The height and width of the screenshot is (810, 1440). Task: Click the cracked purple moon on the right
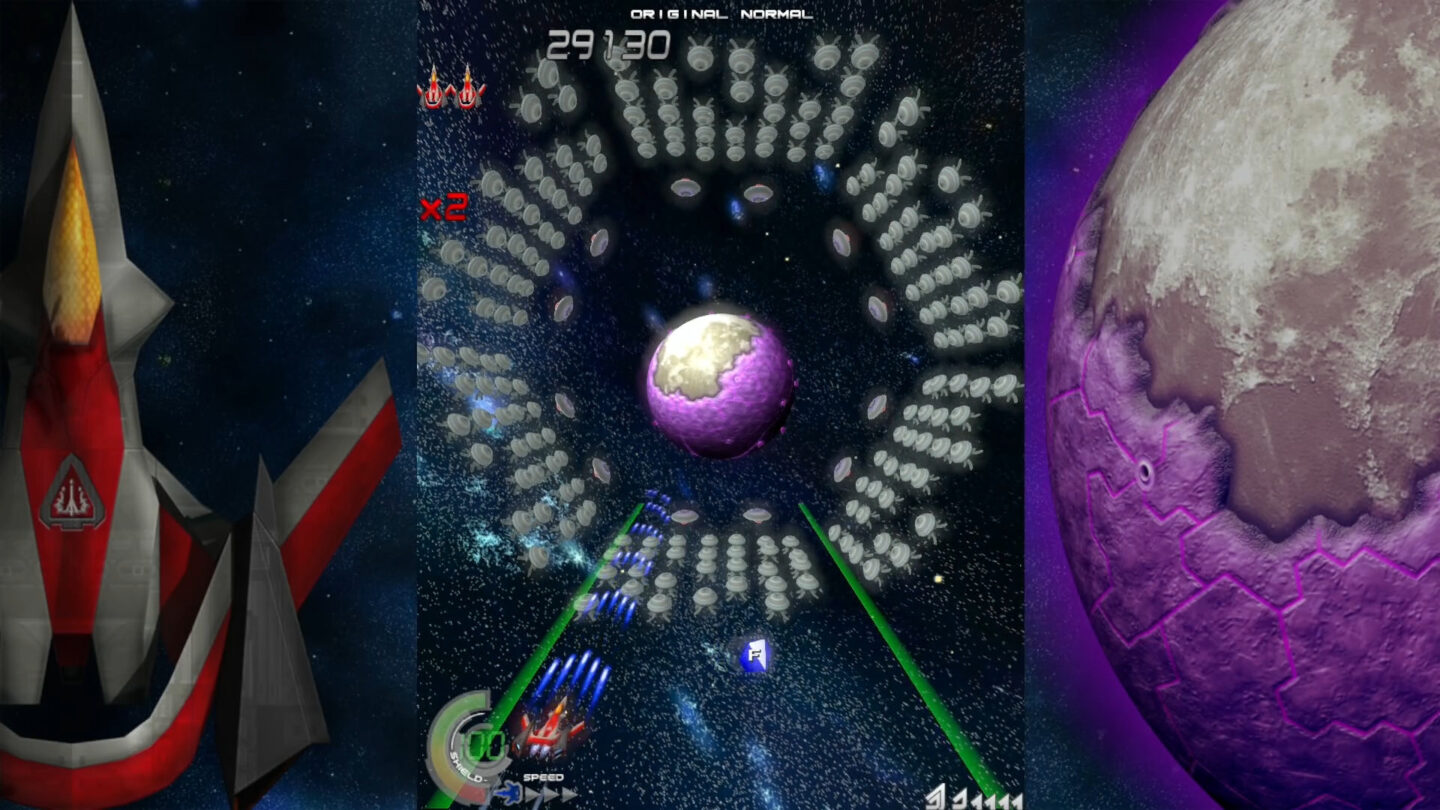1260,400
